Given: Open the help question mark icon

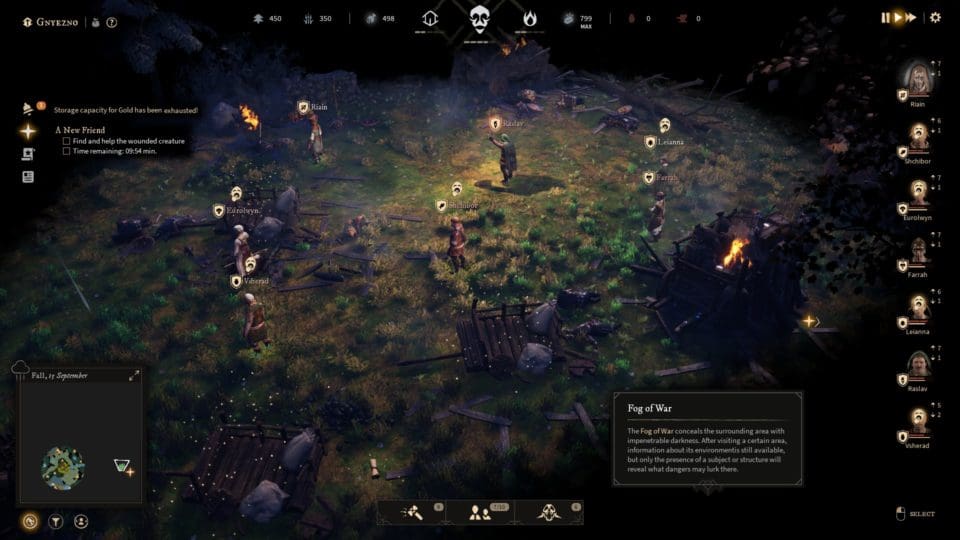Looking at the screenshot, I should tap(112, 21).
